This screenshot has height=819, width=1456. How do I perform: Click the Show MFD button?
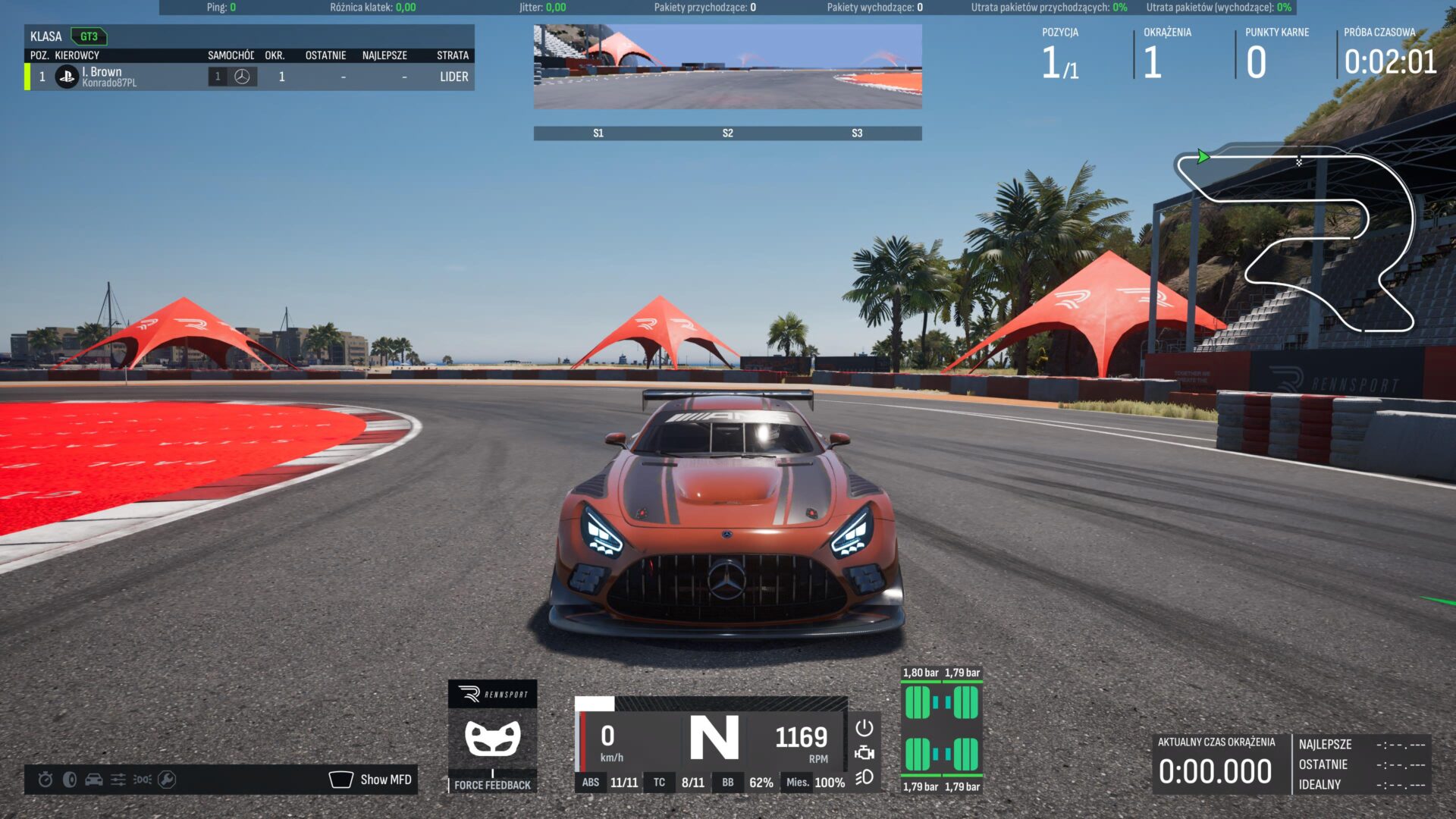click(372, 780)
